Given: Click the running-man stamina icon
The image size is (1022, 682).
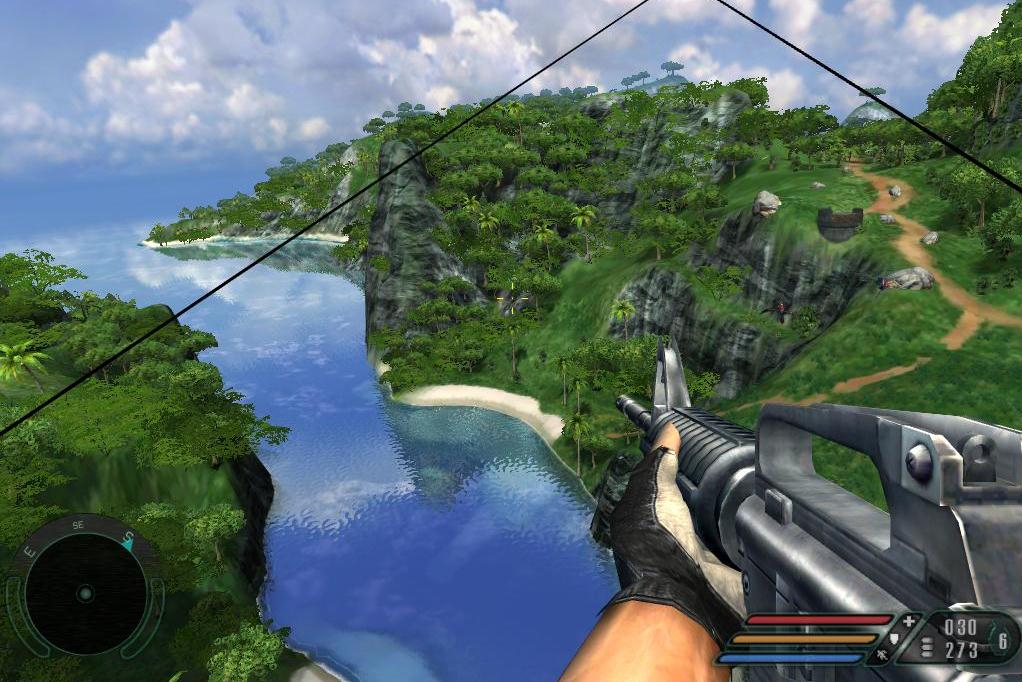Looking at the screenshot, I should coord(882,656).
